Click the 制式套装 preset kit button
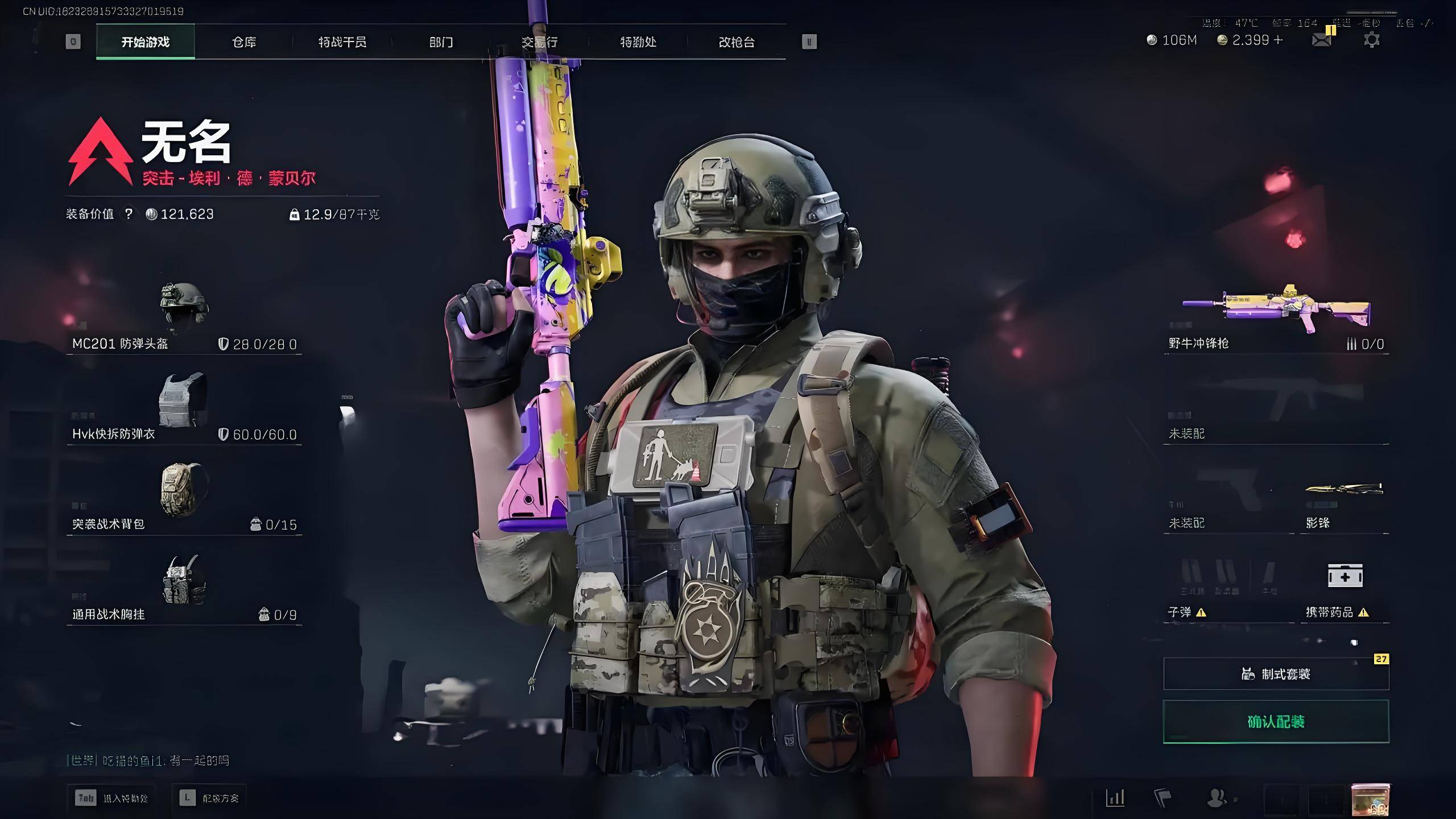 click(x=1276, y=674)
